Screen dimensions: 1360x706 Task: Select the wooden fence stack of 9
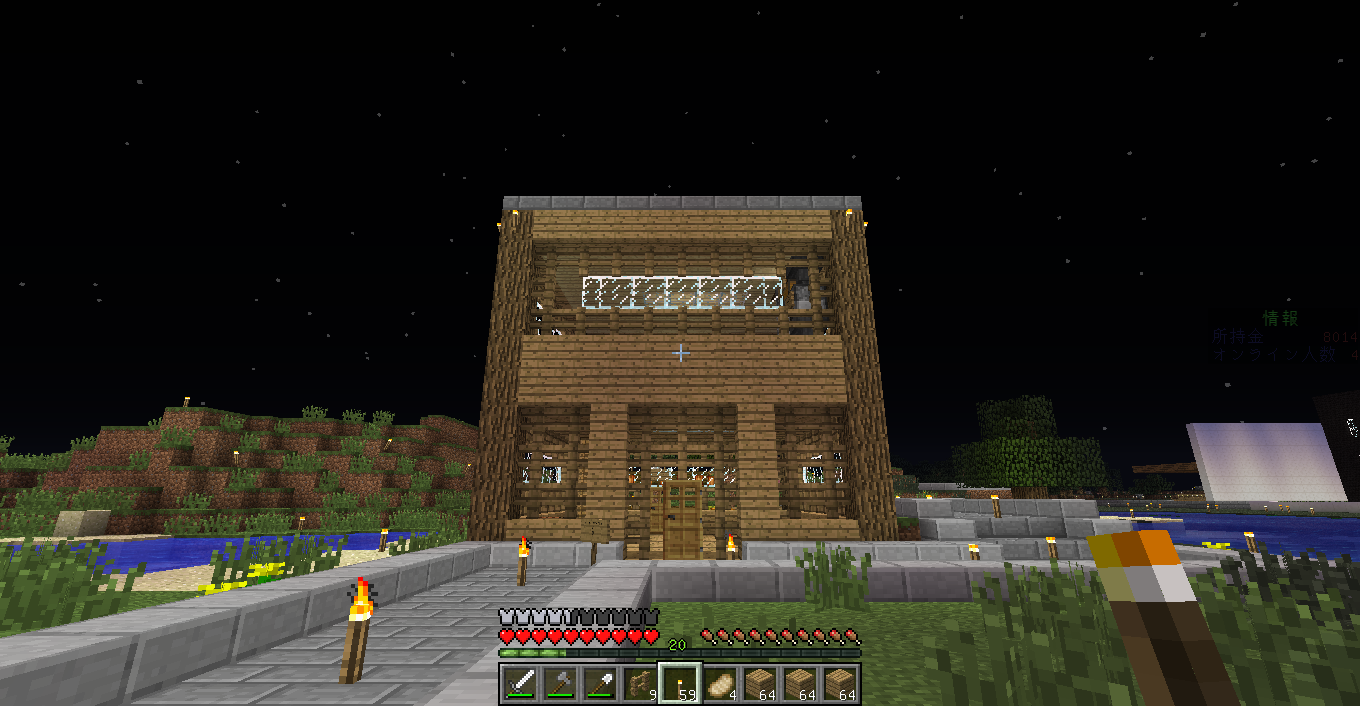click(641, 684)
